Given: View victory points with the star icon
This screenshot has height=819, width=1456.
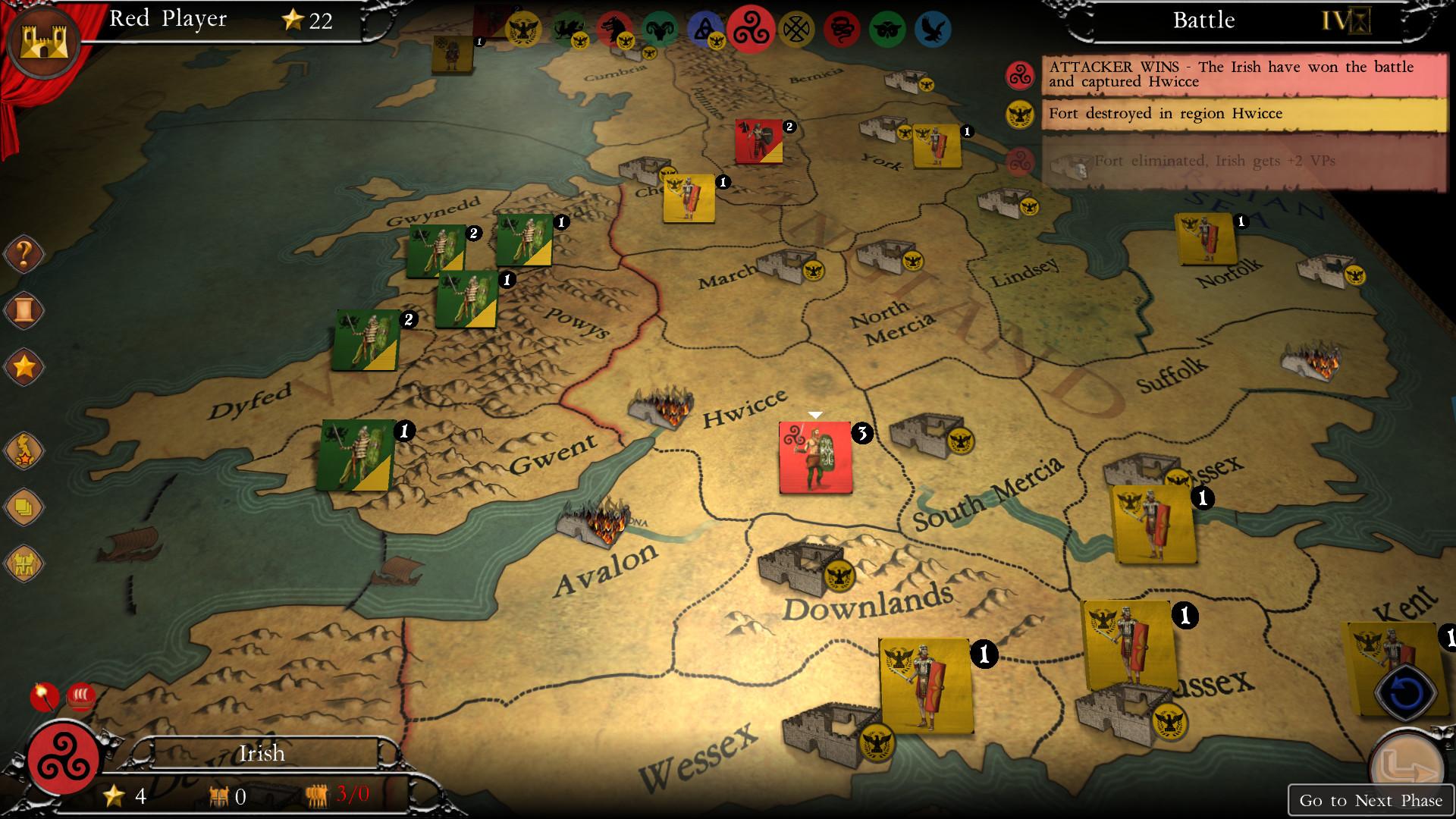Looking at the screenshot, I should coord(23,365).
